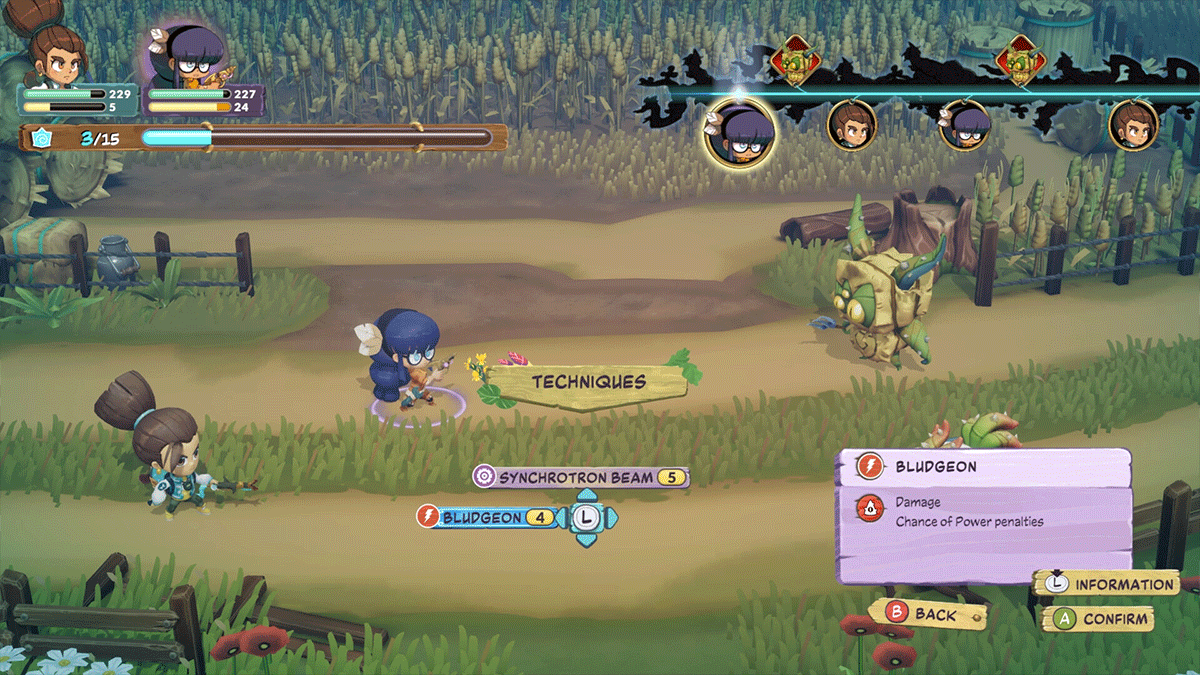Screen dimensions: 1200x675
Task: Select the Synchrotron Beam technique
Action: pyautogui.click(x=580, y=477)
